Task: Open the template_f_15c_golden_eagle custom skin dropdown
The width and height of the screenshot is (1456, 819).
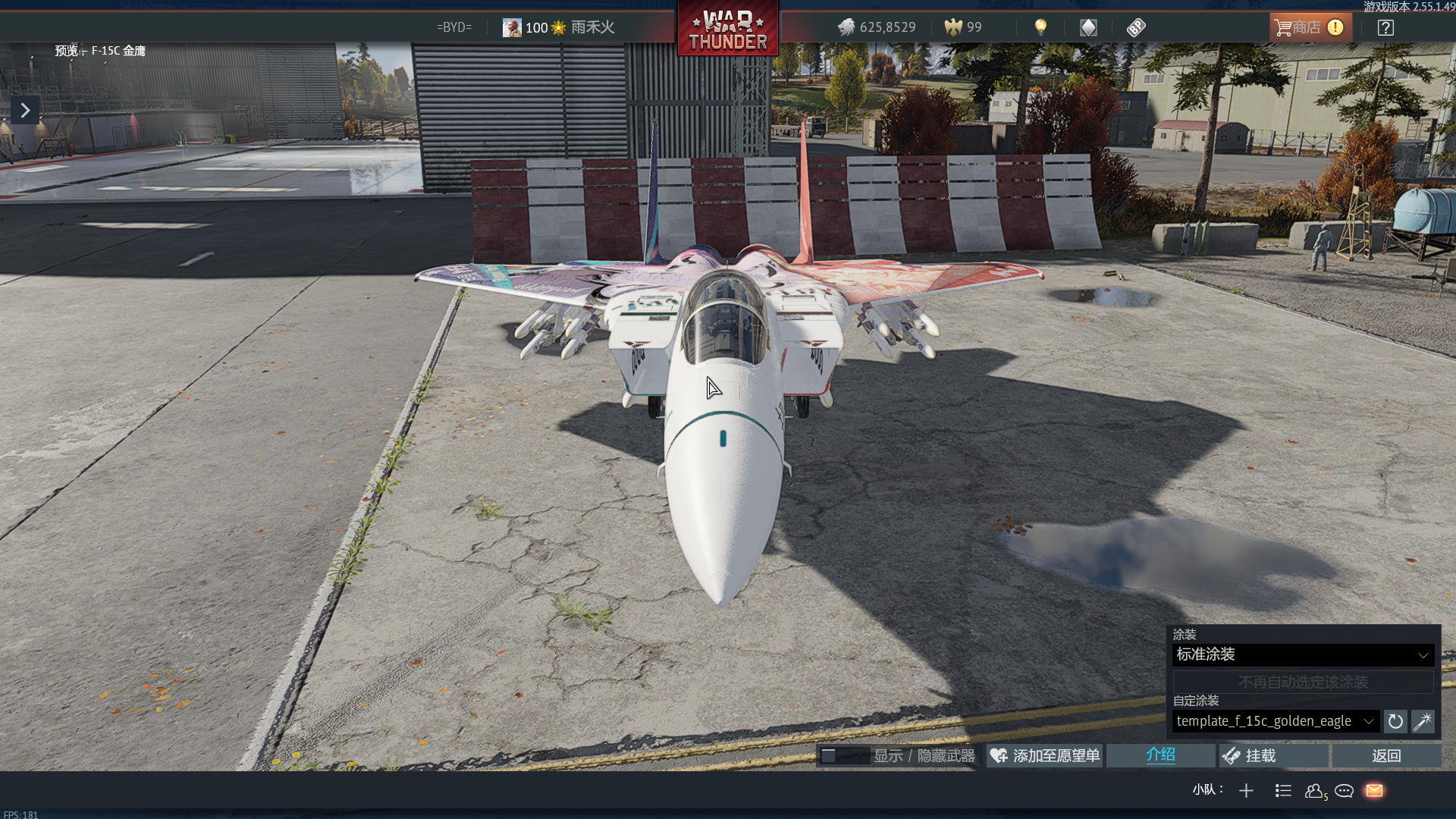Action: [x=1275, y=721]
